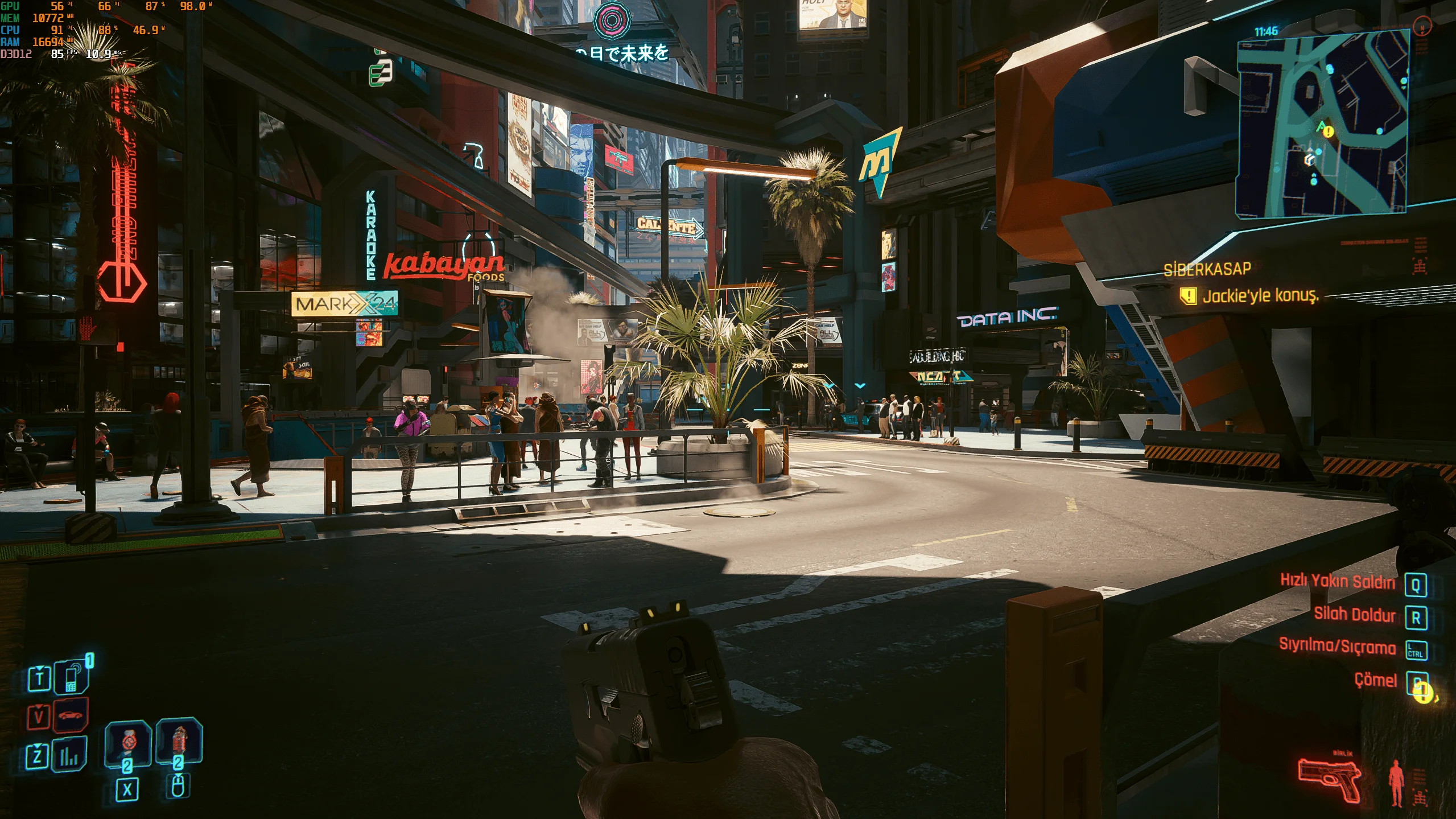Select the "Jackie'yle konuş" objective
The image size is (1456, 819).
pyautogui.click(x=1260, y=296)
